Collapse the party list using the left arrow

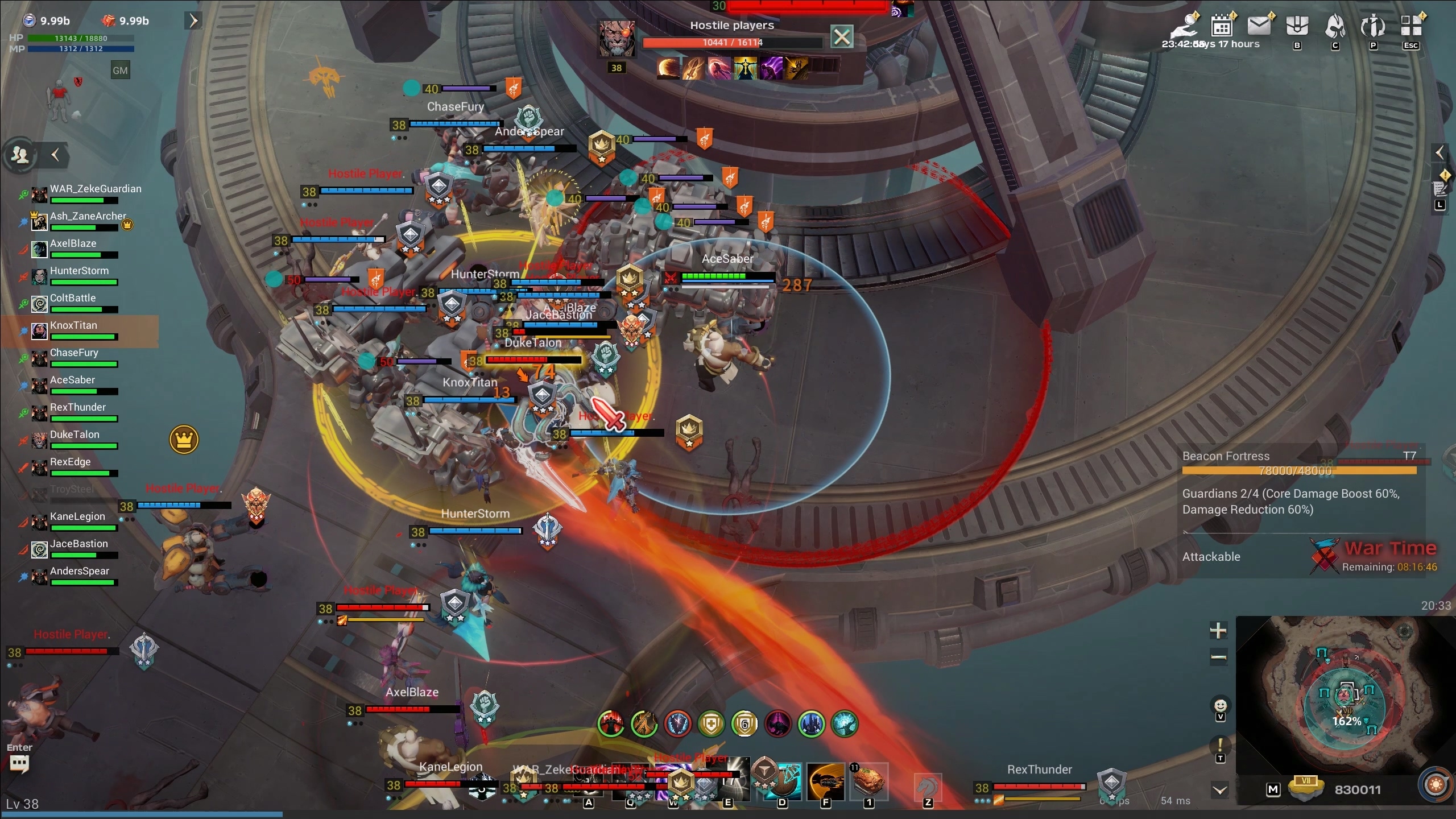click(55, 155)
